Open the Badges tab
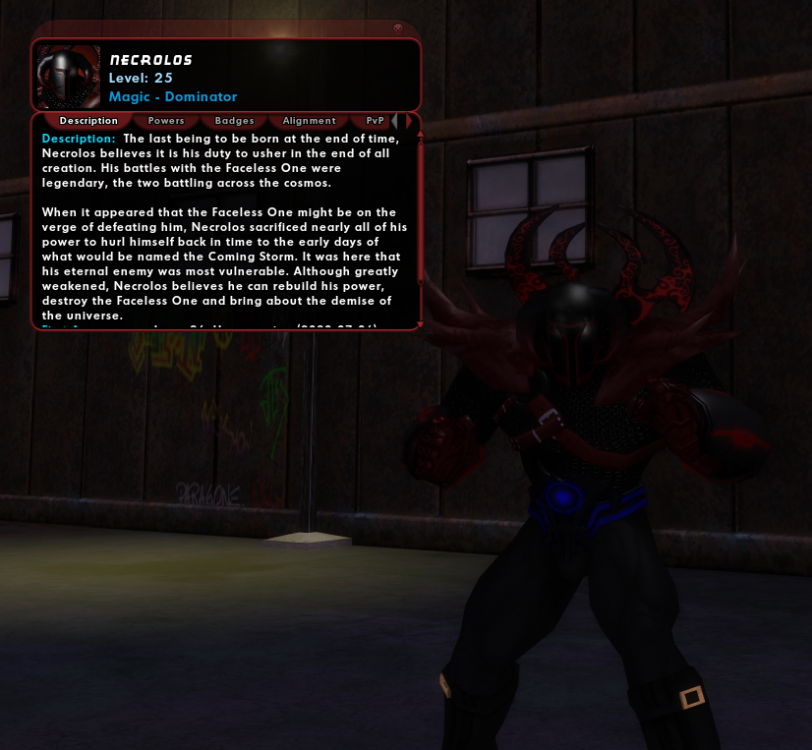The image size is (812, 750). (x=234, y=121)
